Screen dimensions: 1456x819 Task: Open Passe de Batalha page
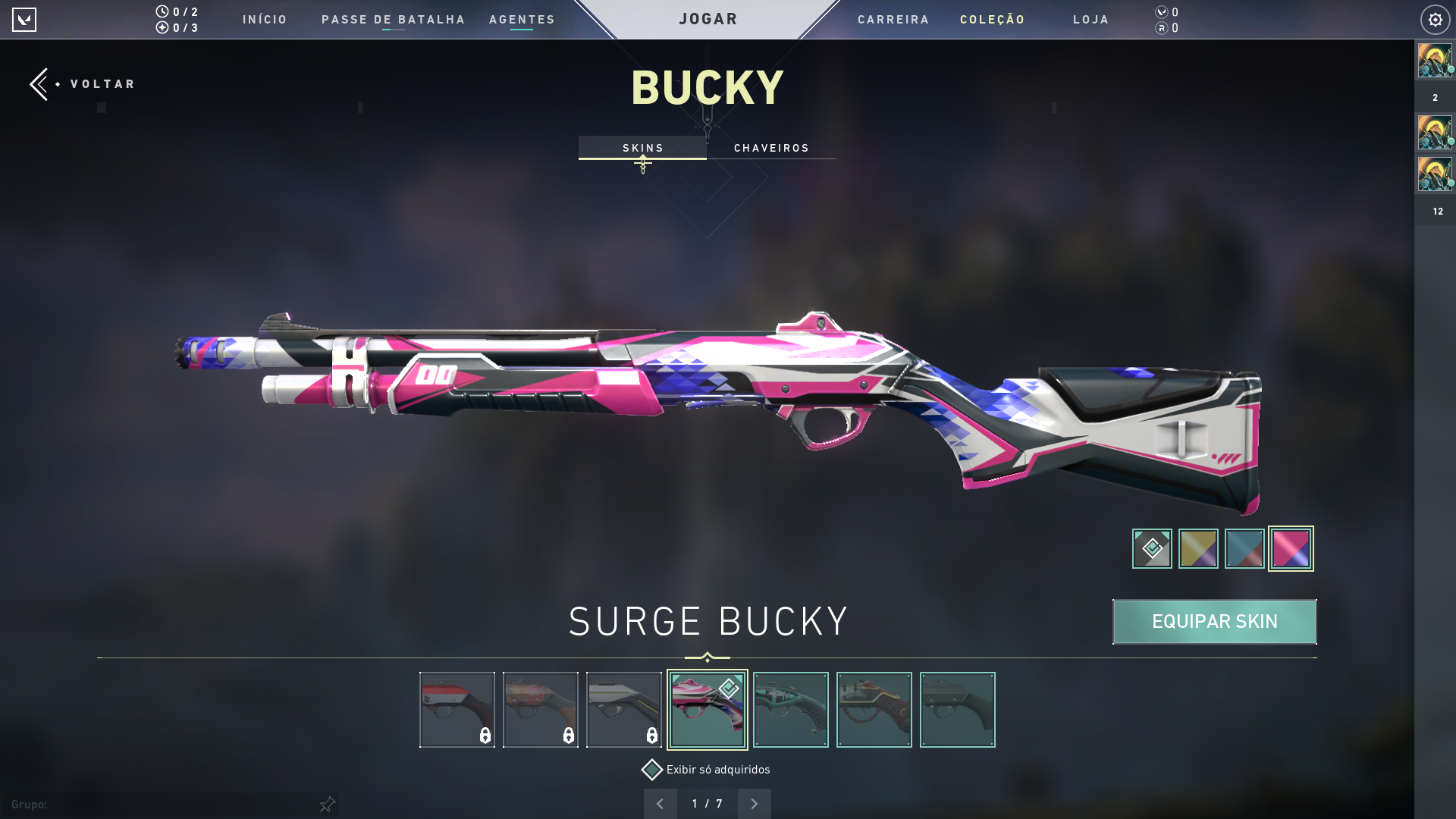[393, 20]
